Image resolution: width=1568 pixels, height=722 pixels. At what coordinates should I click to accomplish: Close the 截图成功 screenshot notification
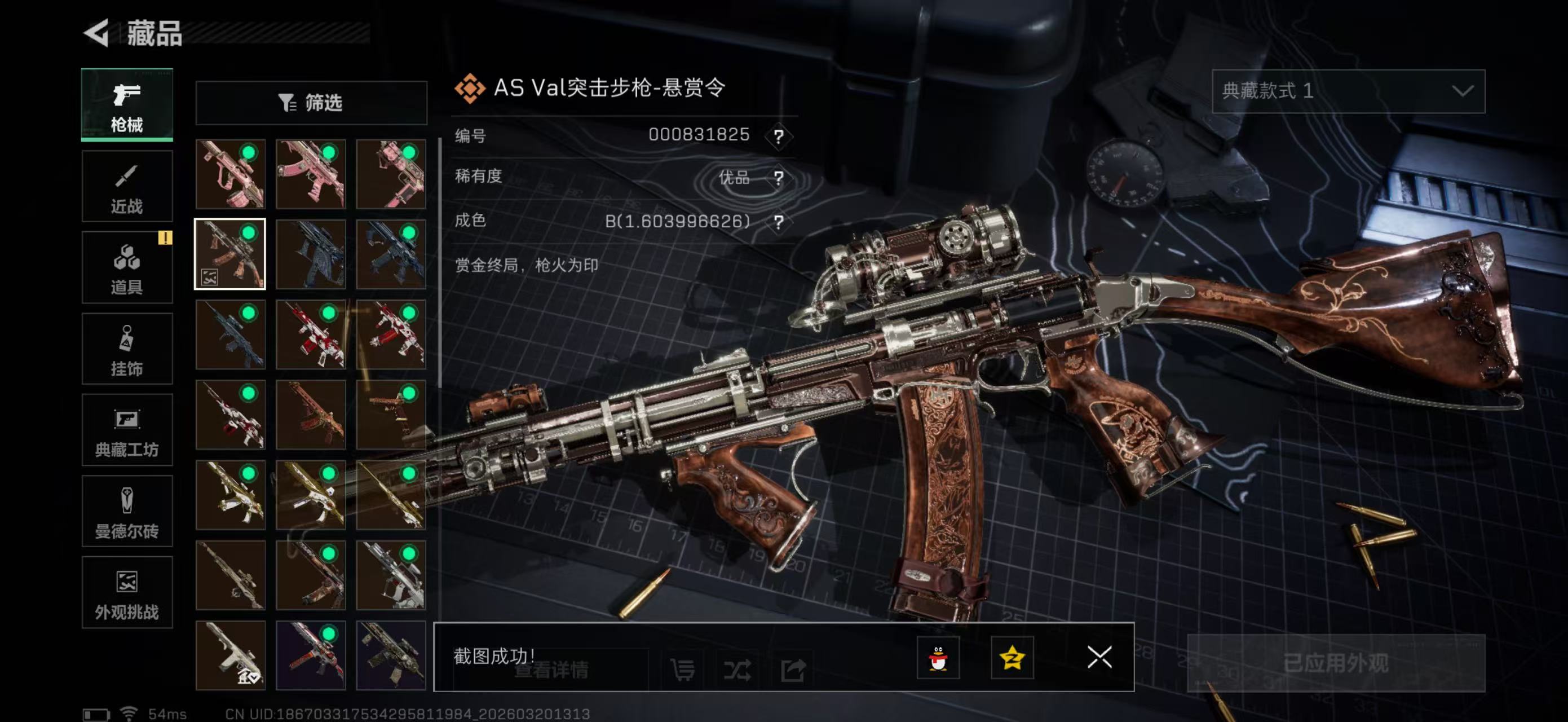click(x=1099, y=658)
